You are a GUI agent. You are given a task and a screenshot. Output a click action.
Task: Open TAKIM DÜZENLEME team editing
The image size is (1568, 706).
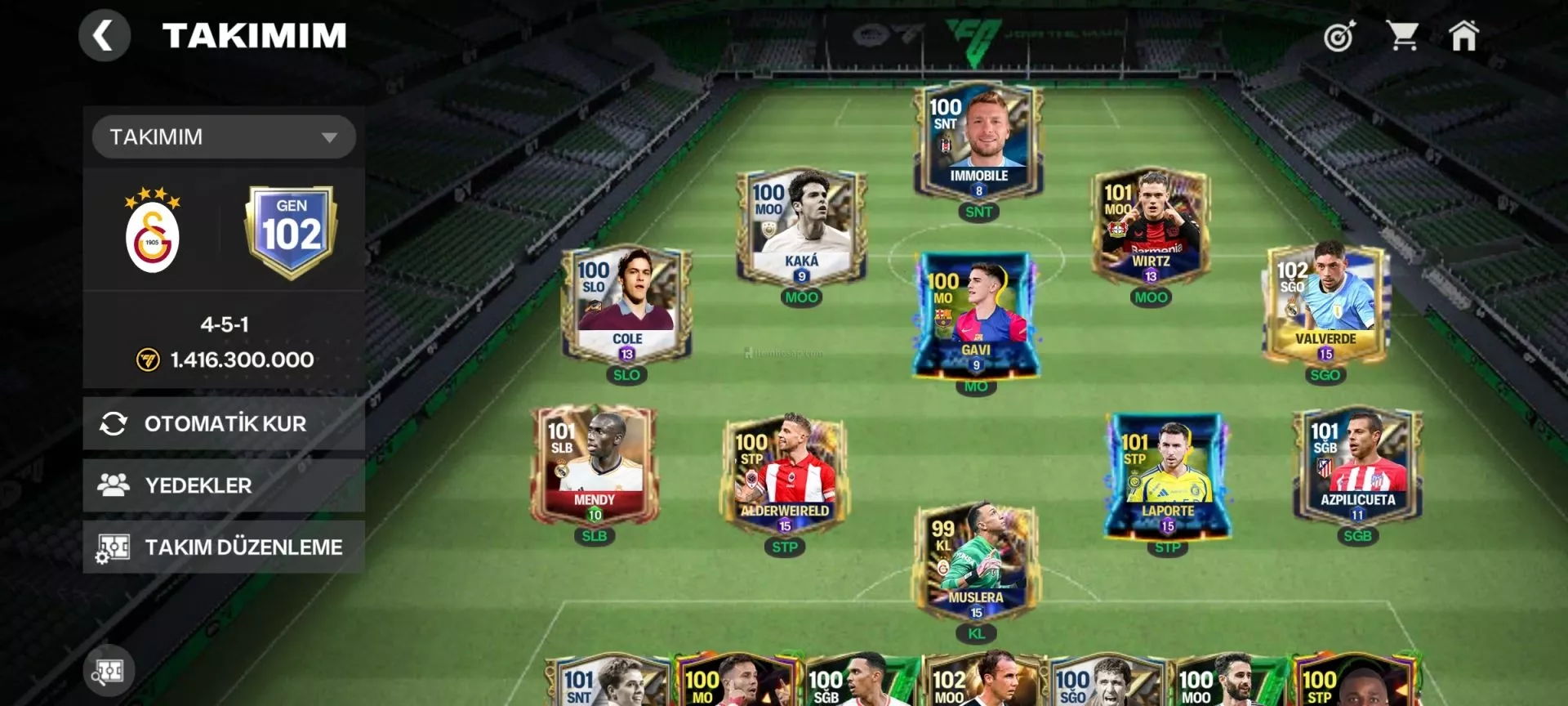point(224,547)
